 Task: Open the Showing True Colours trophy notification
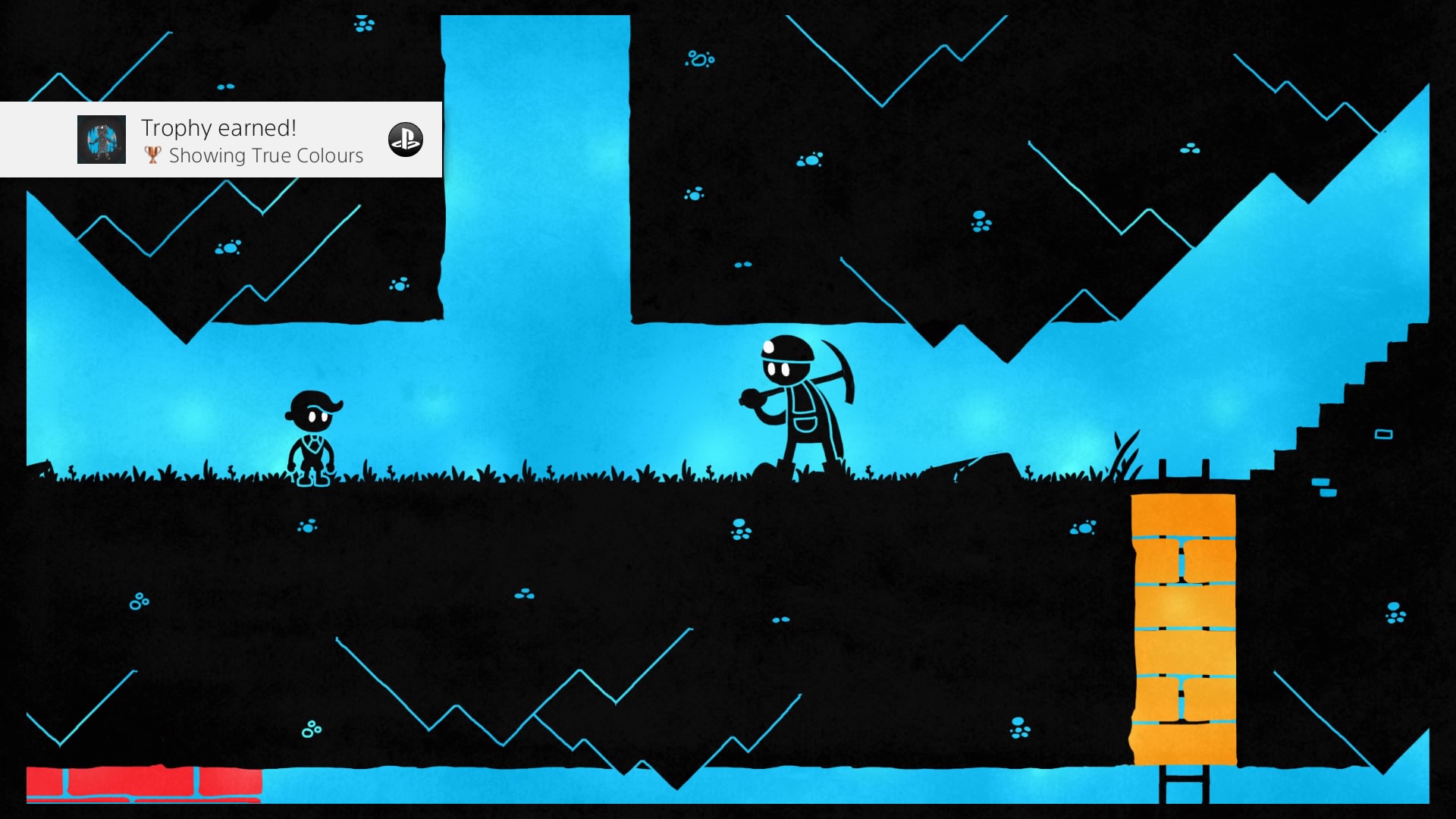253,141
